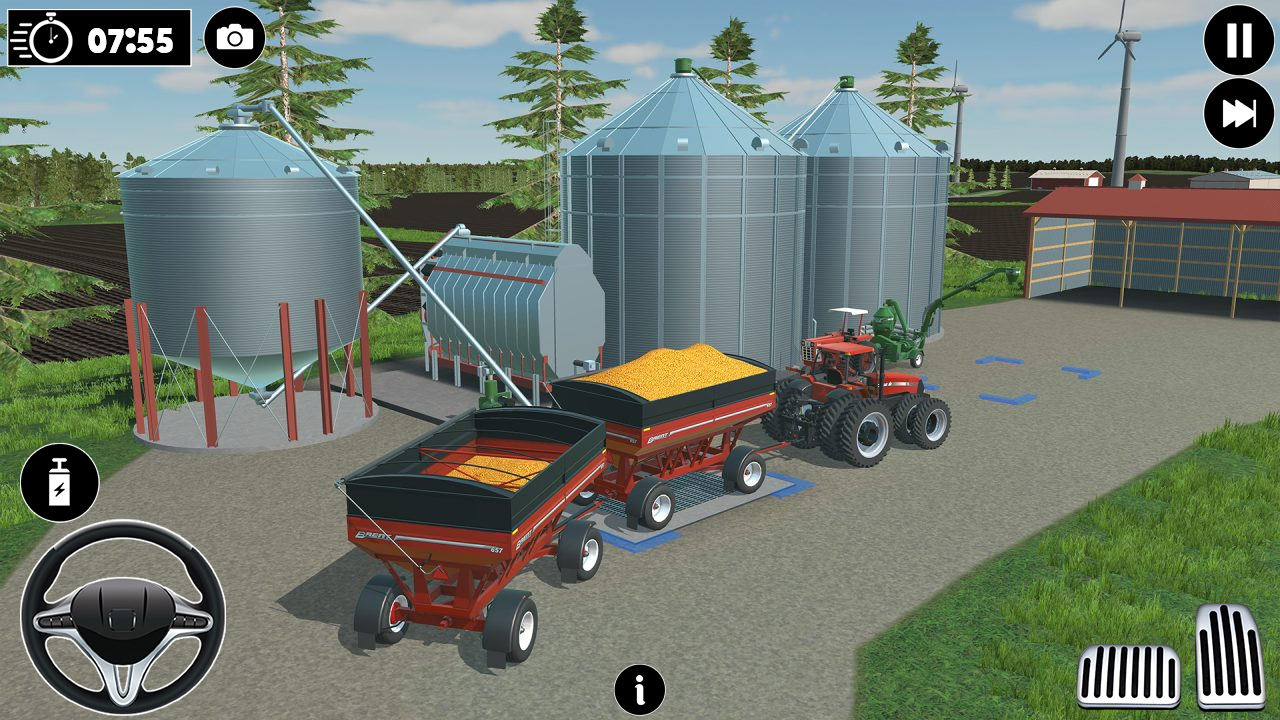Hit the brake pedal
1280x720 pixels.
coord(1128,676)
